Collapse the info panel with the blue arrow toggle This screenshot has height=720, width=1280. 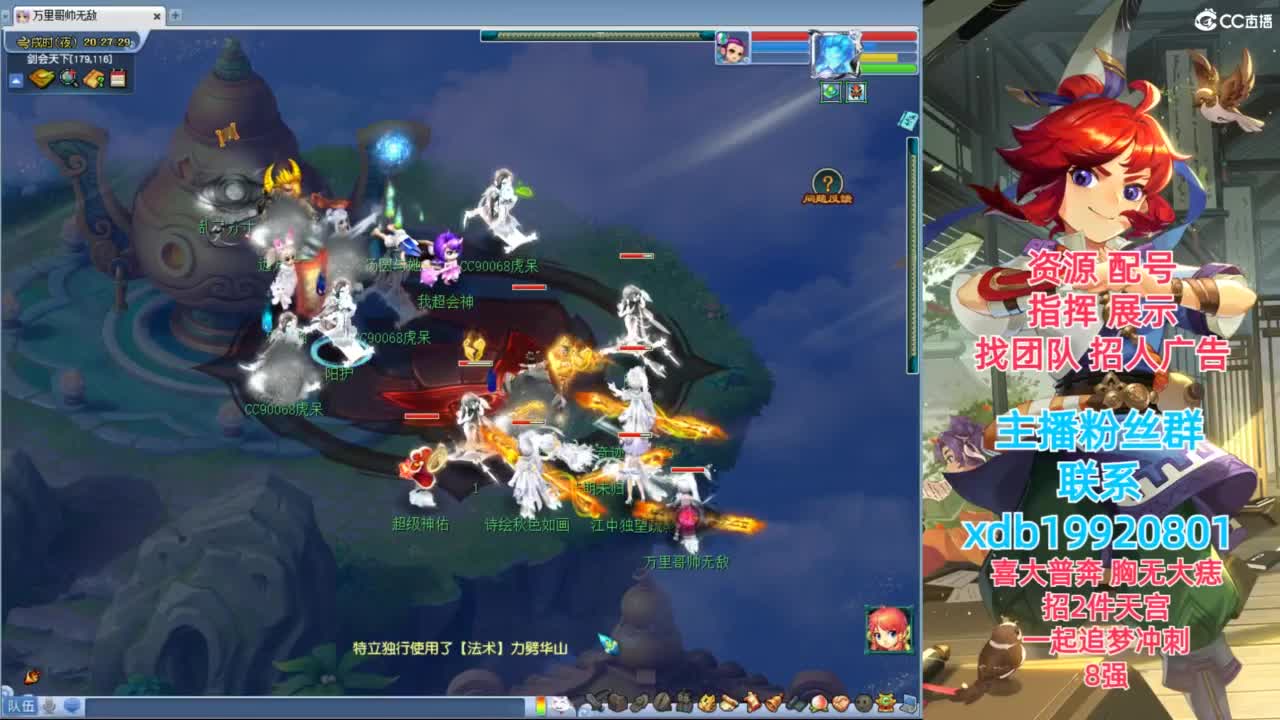(14, 79)
